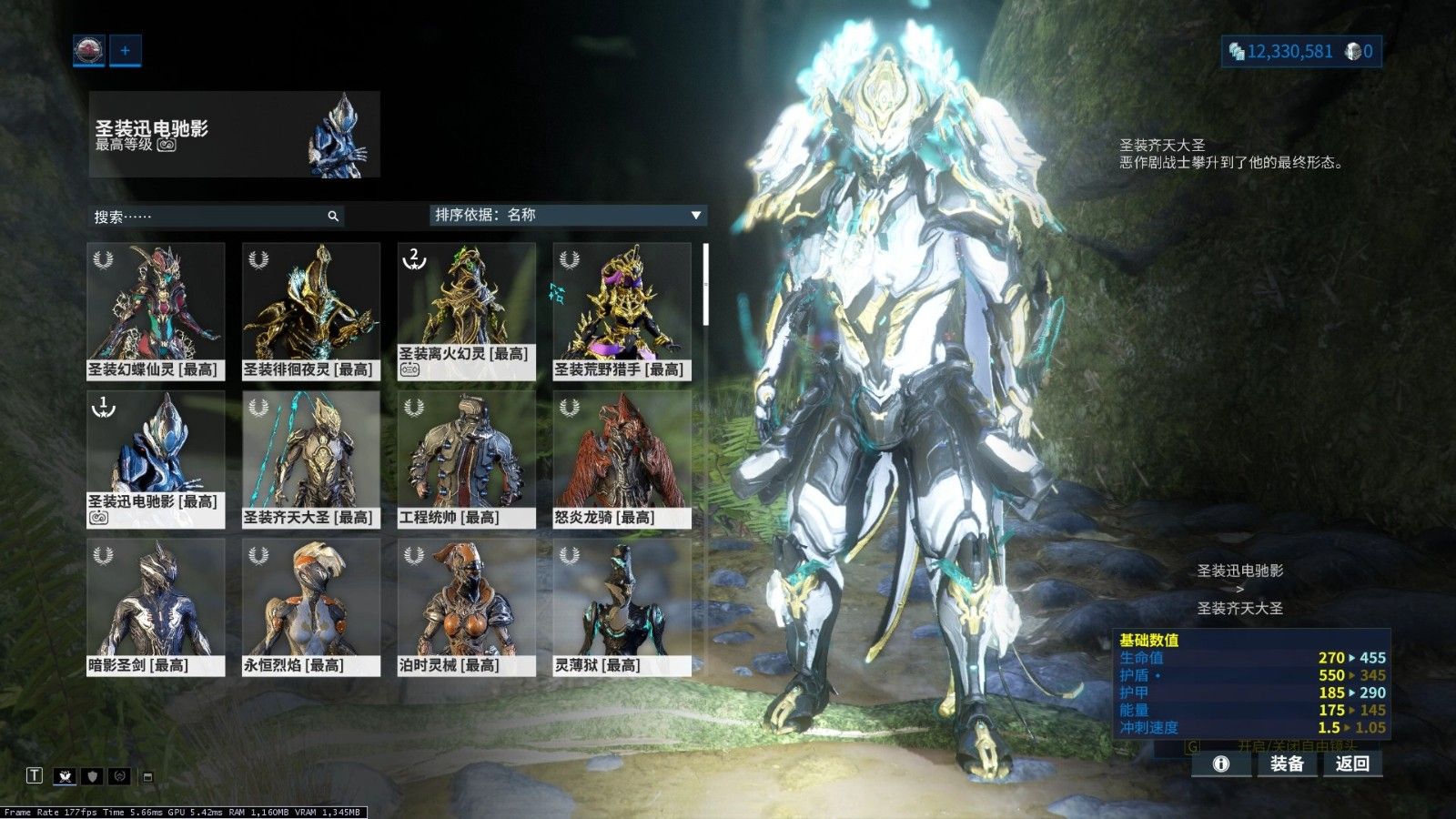The image size is (1456, 819).
Task: Choose the 圣装迅电驰影 warframe tile
Action: click(156, 460)
